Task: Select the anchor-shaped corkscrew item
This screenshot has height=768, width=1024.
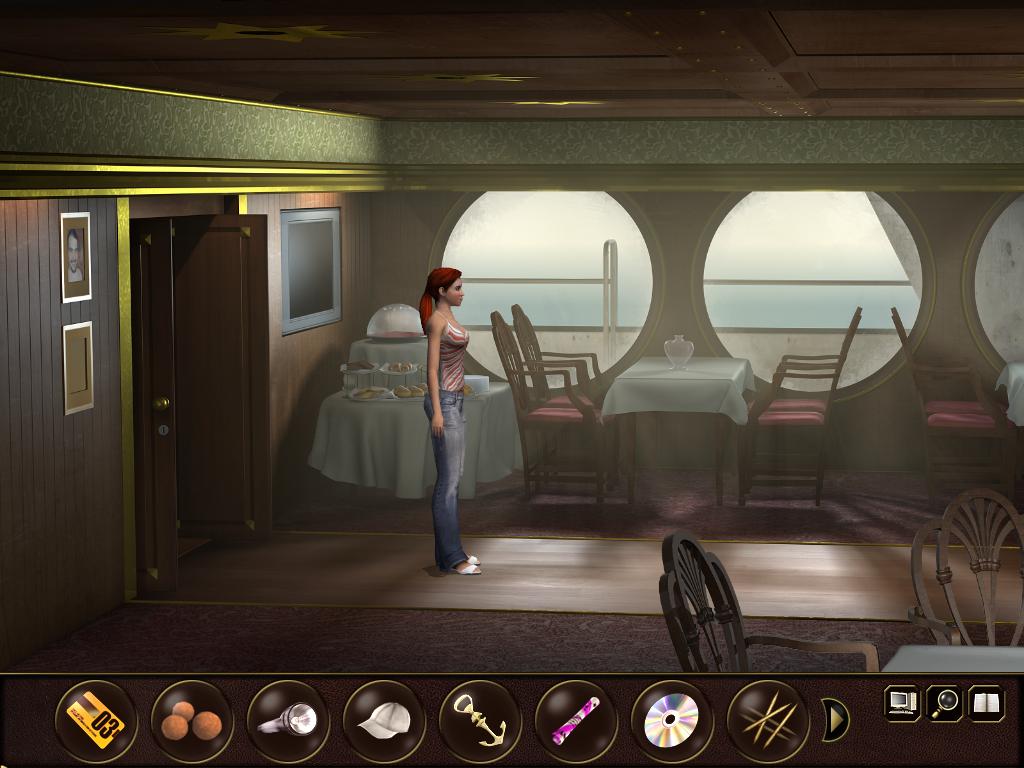Action: point(480,720)
